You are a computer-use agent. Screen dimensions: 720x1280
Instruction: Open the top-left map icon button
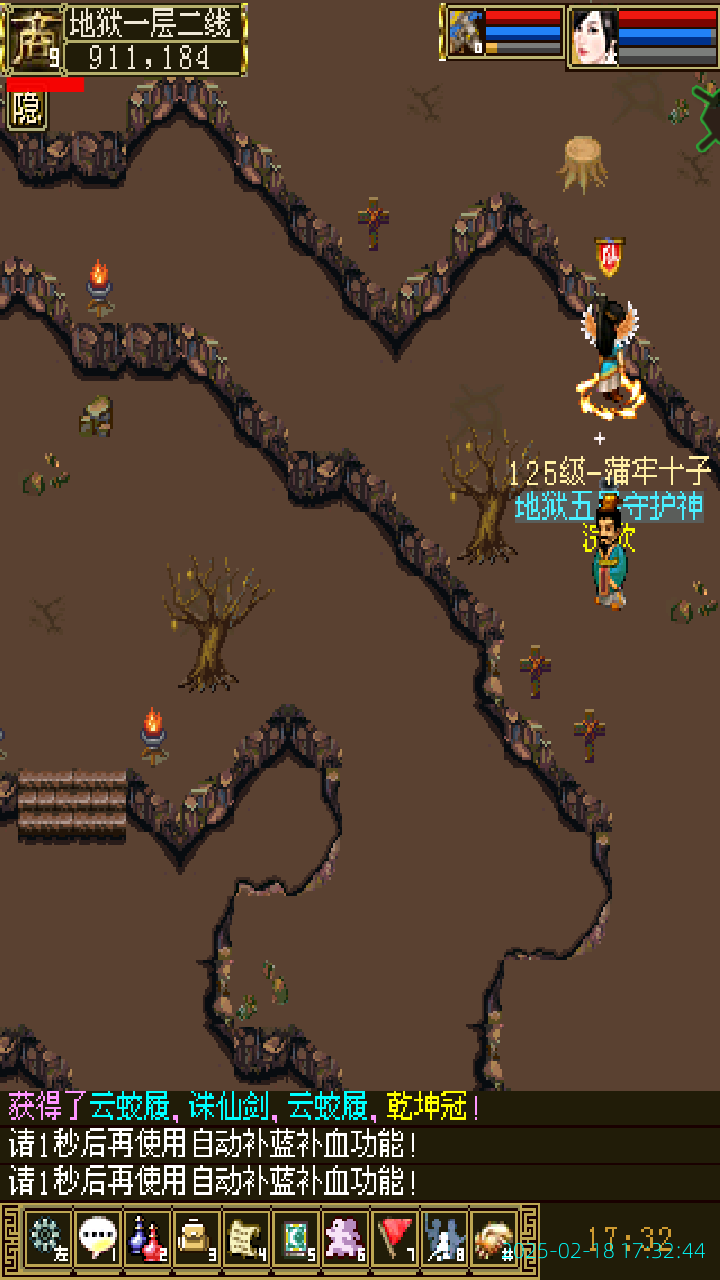33,40
